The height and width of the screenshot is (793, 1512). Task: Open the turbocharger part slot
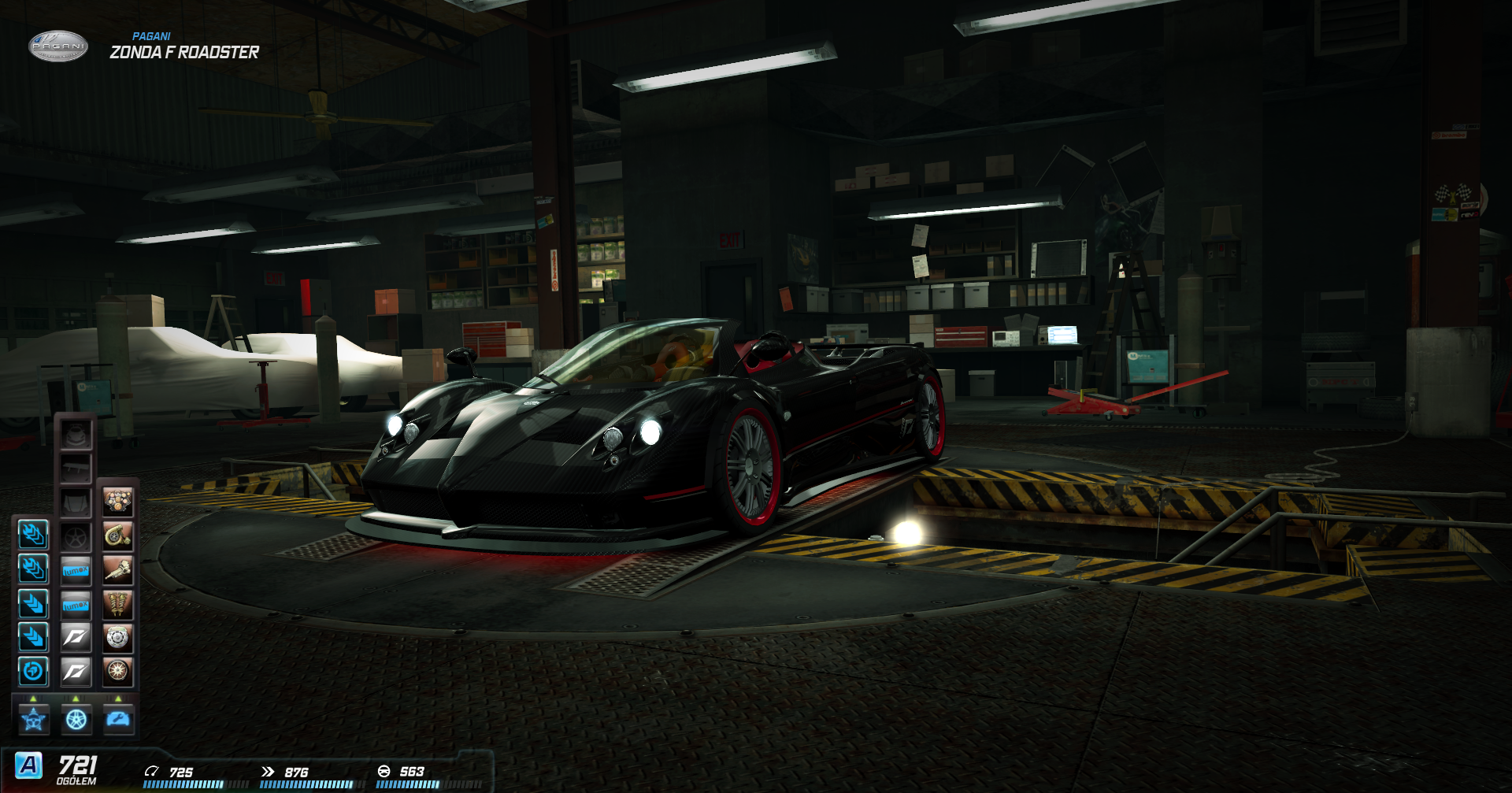(117, 536)
